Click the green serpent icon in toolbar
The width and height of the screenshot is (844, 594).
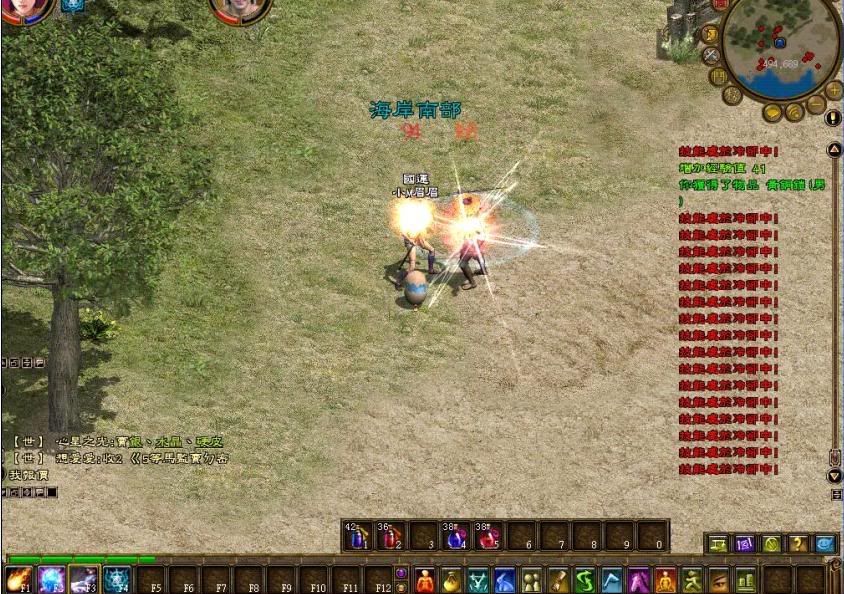(585, 580)
